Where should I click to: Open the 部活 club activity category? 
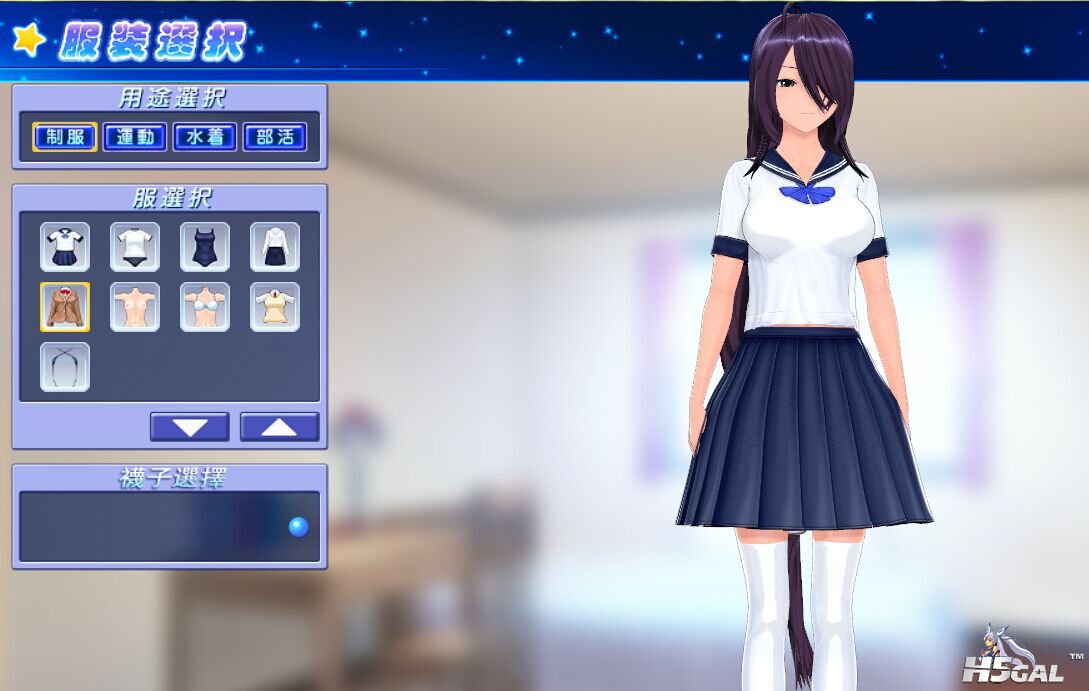click(x=274, y=137)
